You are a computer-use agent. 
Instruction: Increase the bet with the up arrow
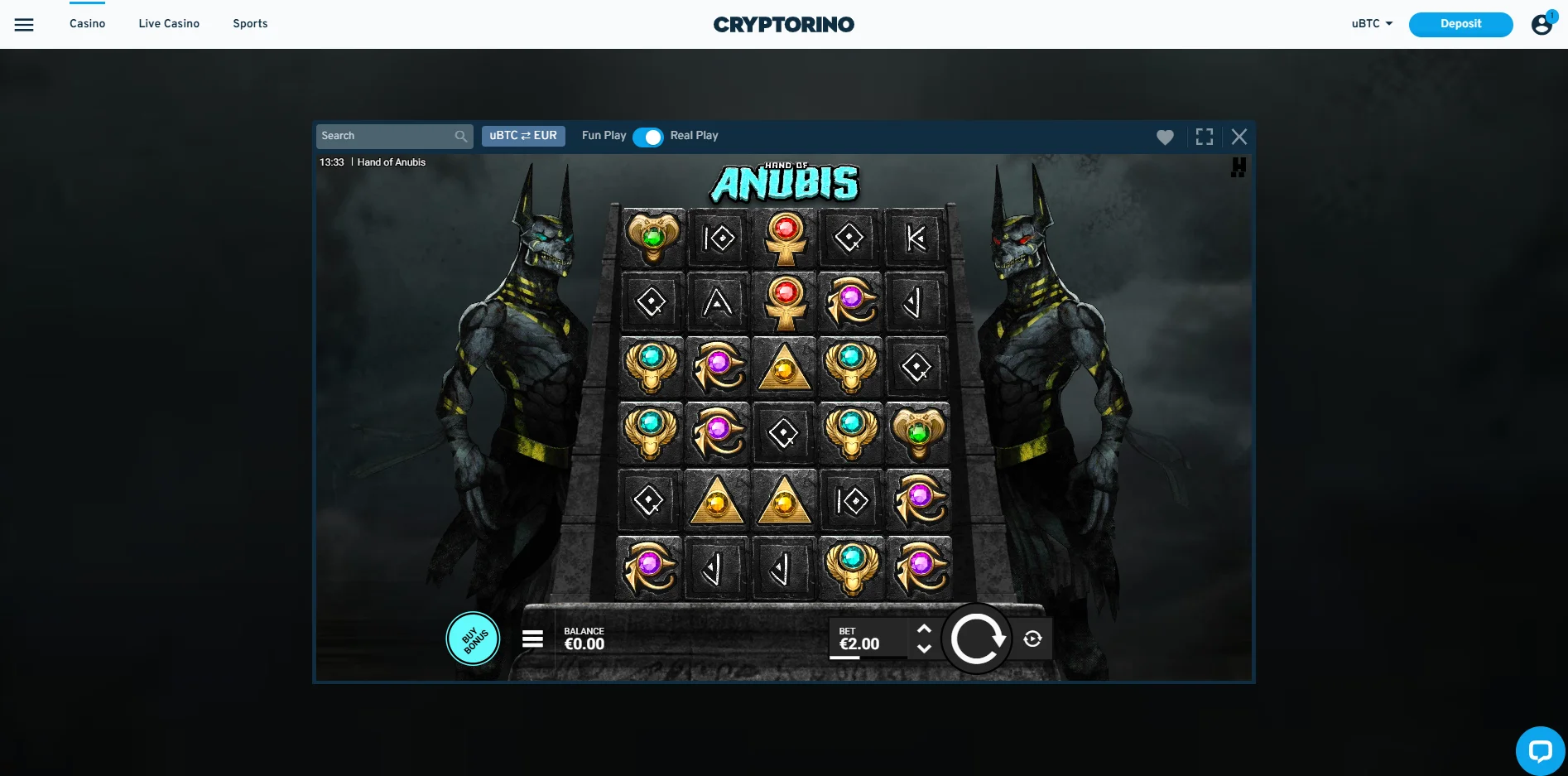(x=926, y=631)
